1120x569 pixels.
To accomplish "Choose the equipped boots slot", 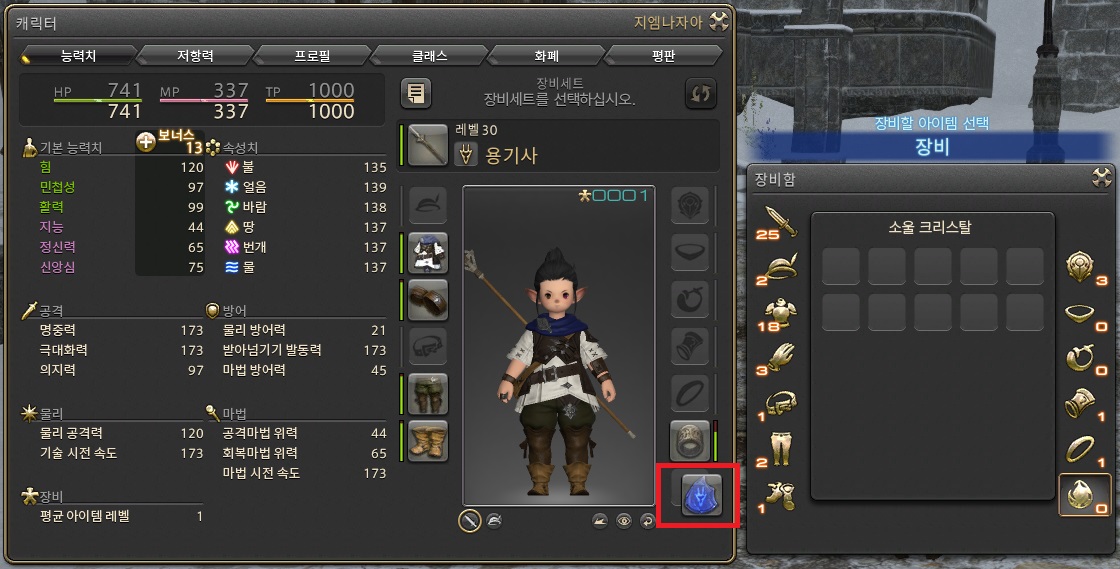I will point(428,441).
